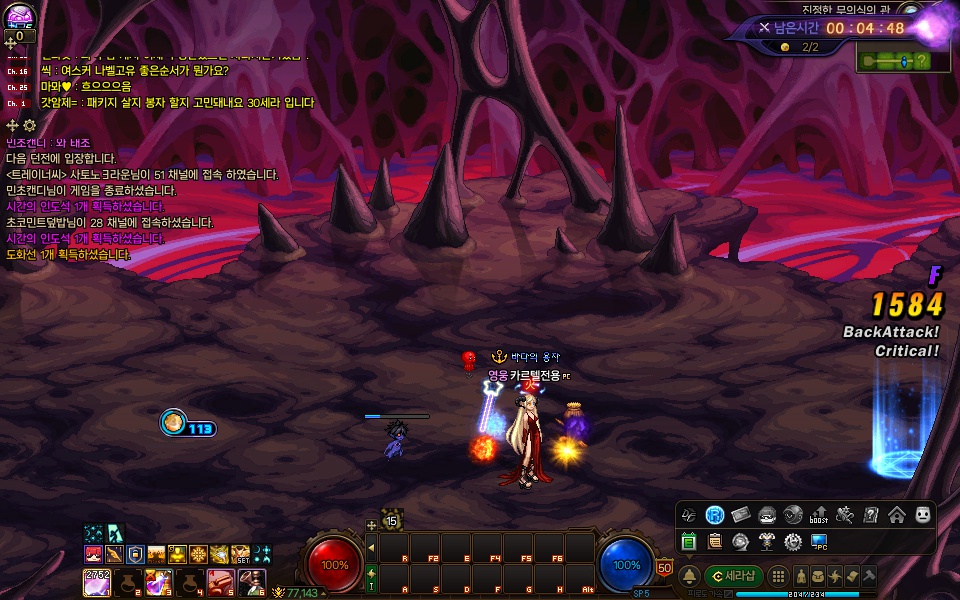Screen dimensions: 960x600
Task: Open the PC monitor icon
Action: [820, 541]
